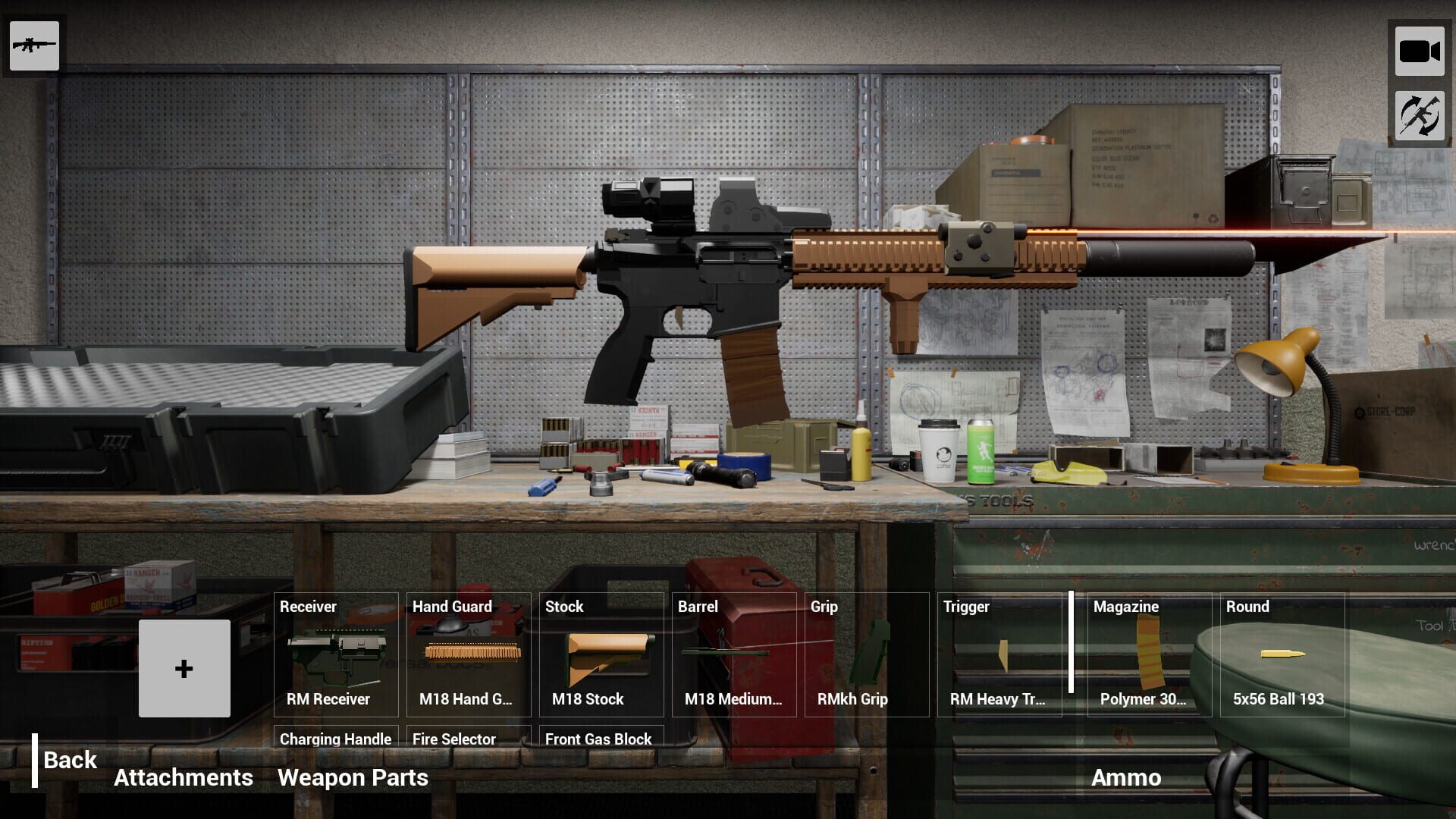
Task: Open the camera view icon top-right
Action: point(1420,51)
